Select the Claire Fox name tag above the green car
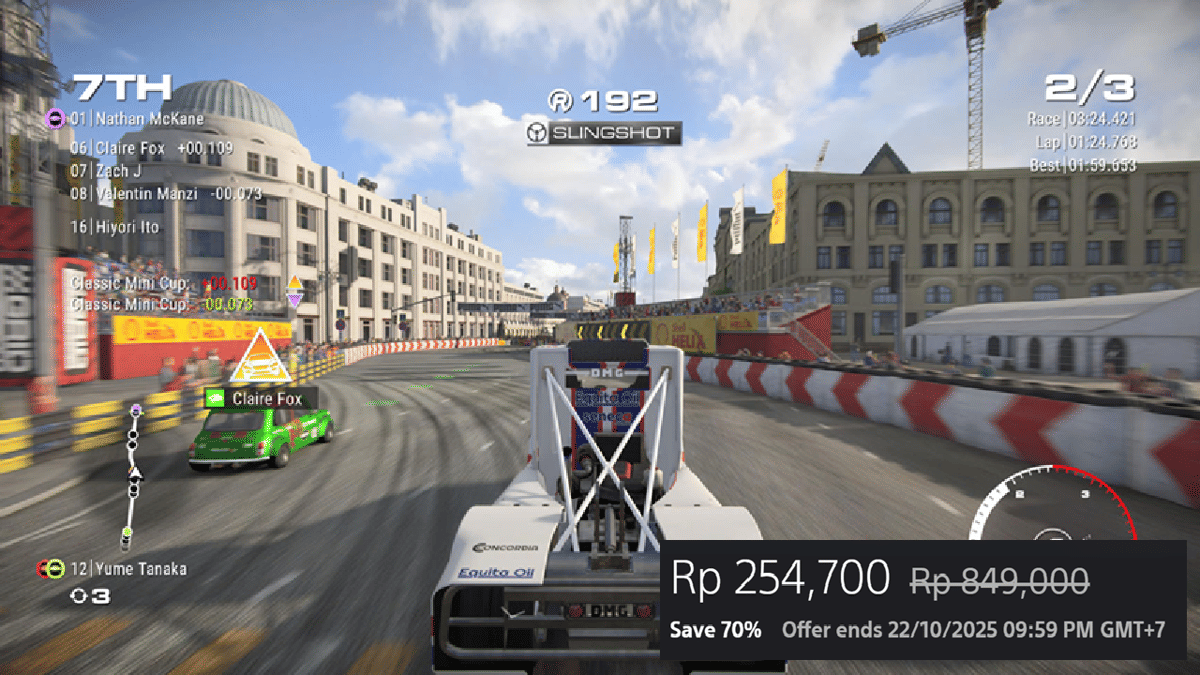1200x675 pixels. (x=260, y=398)
